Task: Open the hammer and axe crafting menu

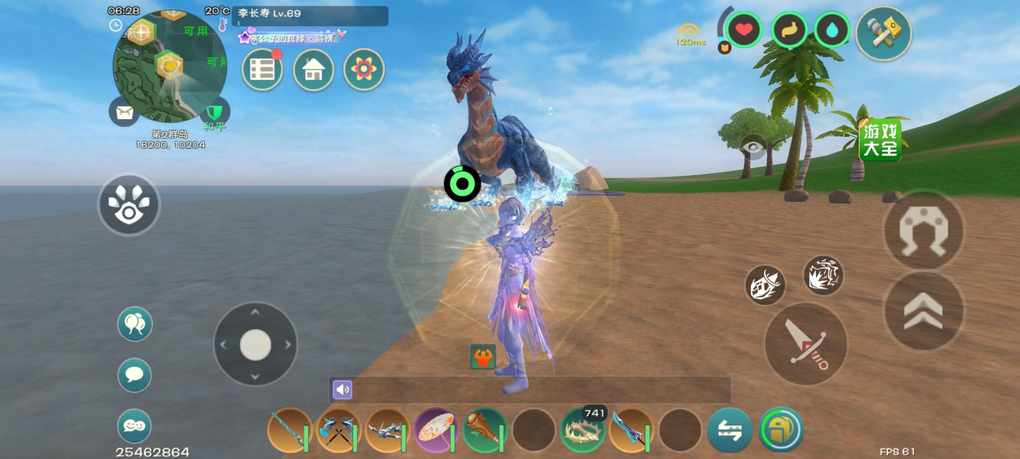Action: 884,33
